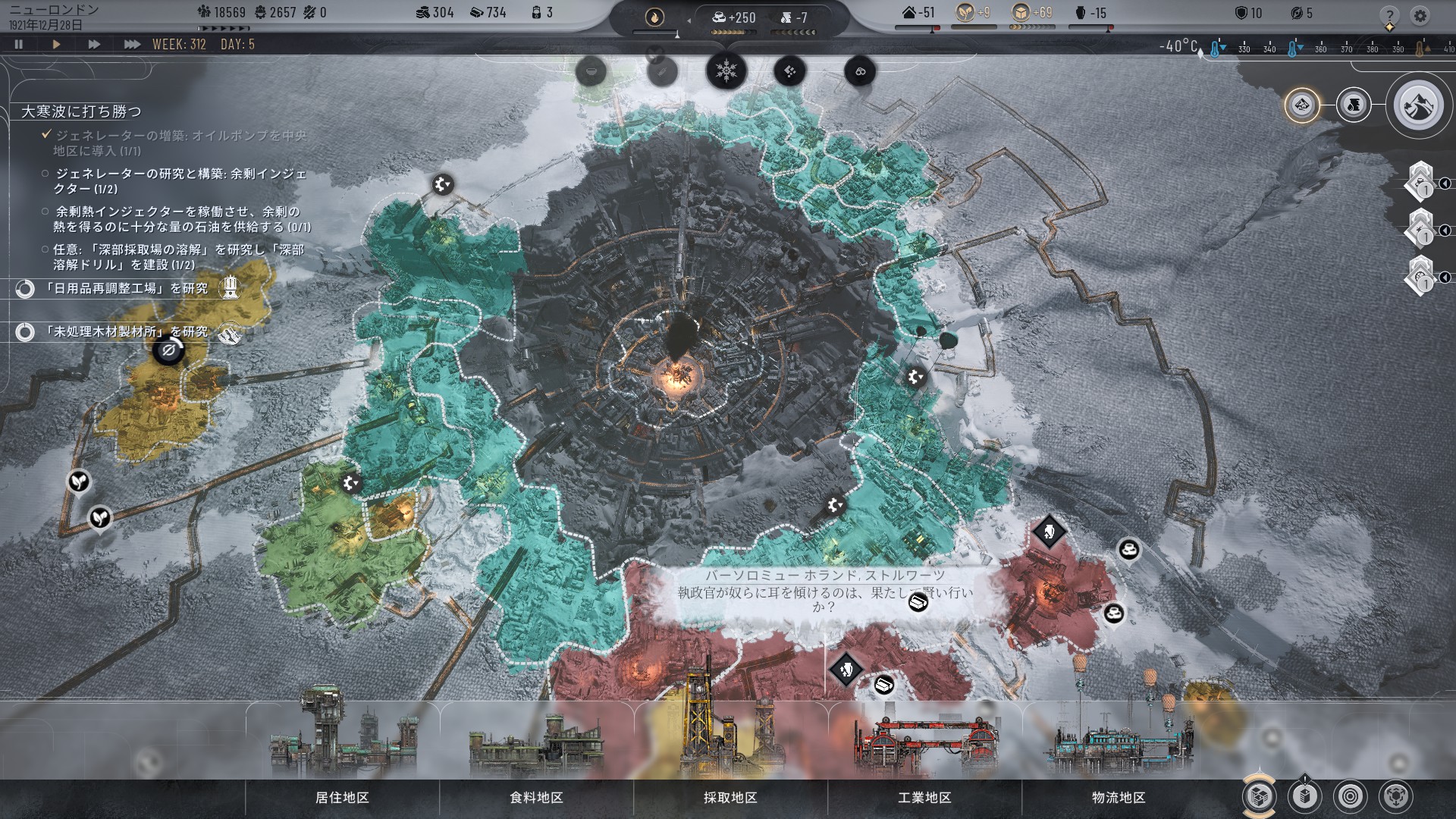Open the settings gear menu
The height and width of the screenshot is (819, 1456).
tap(1420, 15)
